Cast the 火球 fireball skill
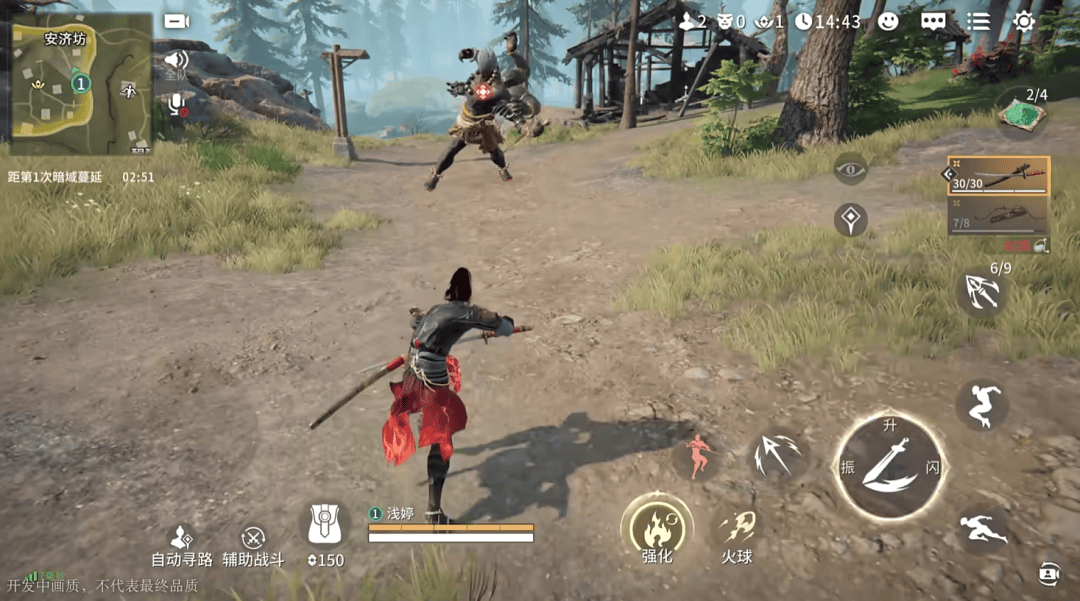 click(x=737, y=530)
